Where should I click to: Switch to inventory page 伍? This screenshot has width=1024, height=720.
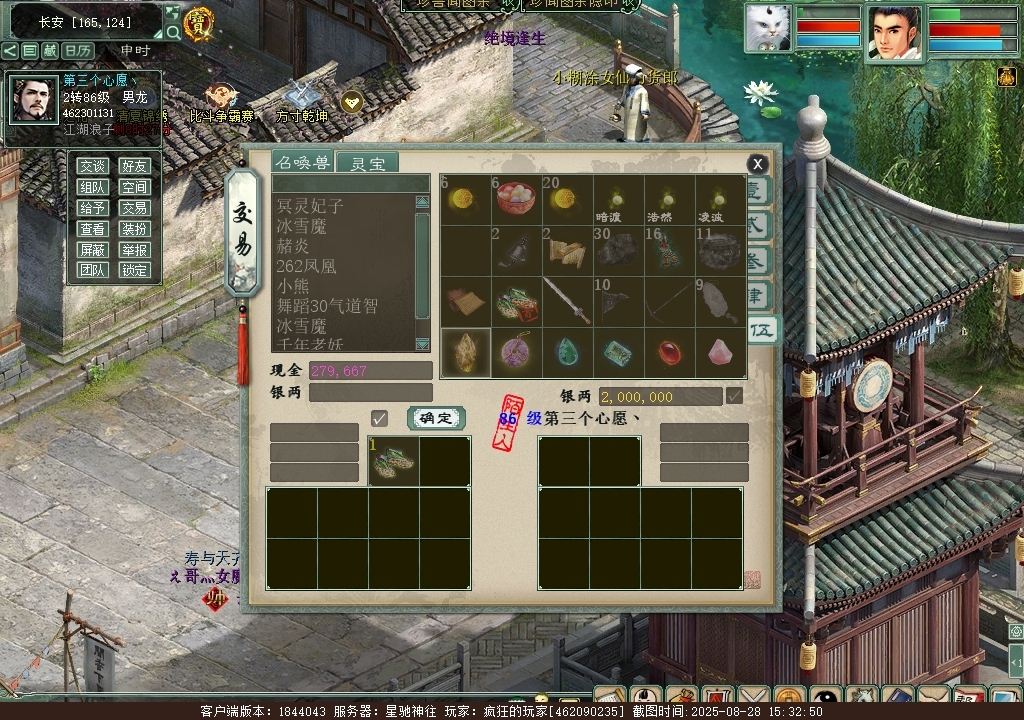tap(763, 329)
